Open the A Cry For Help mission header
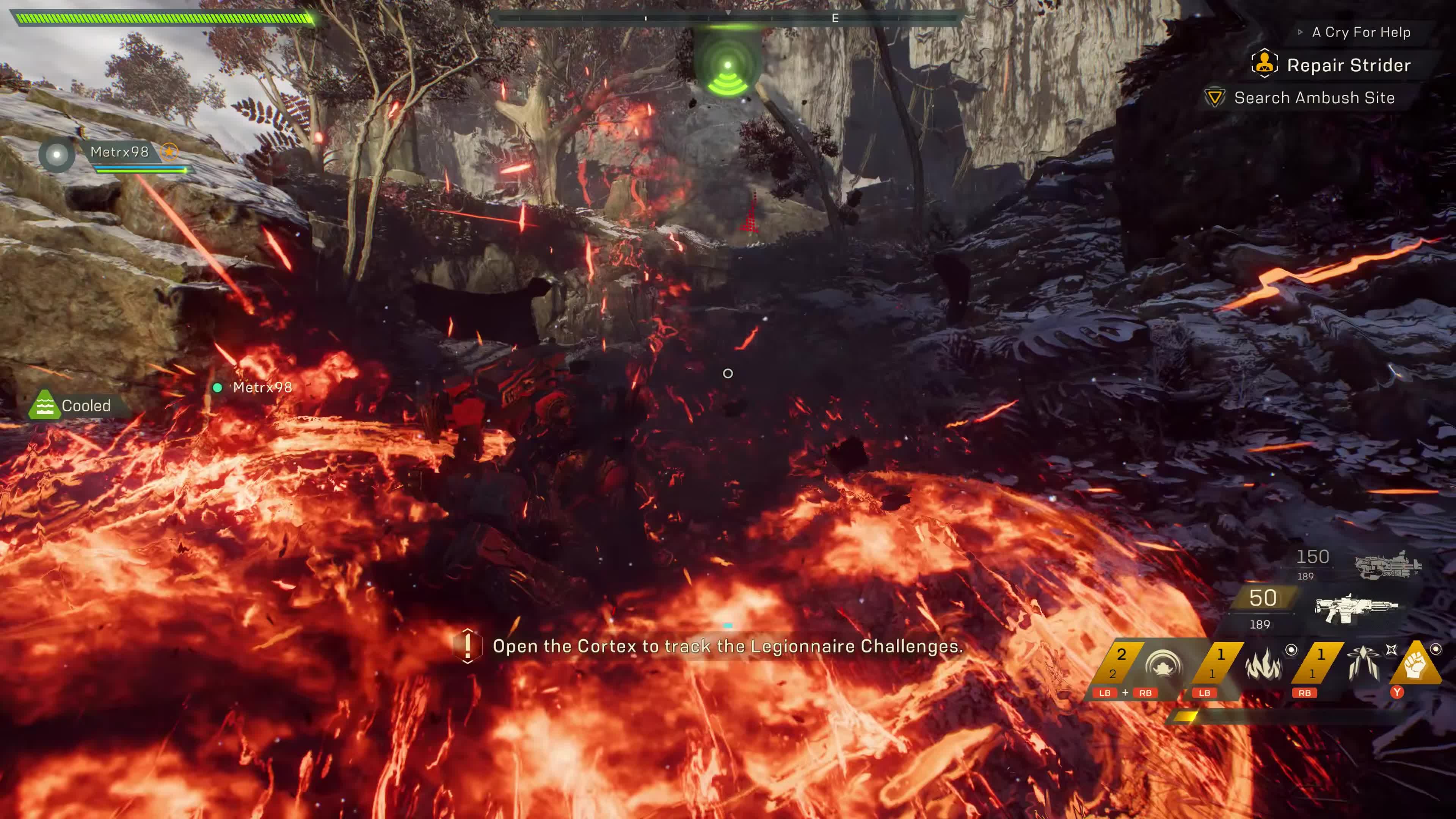 point(1360,32)
